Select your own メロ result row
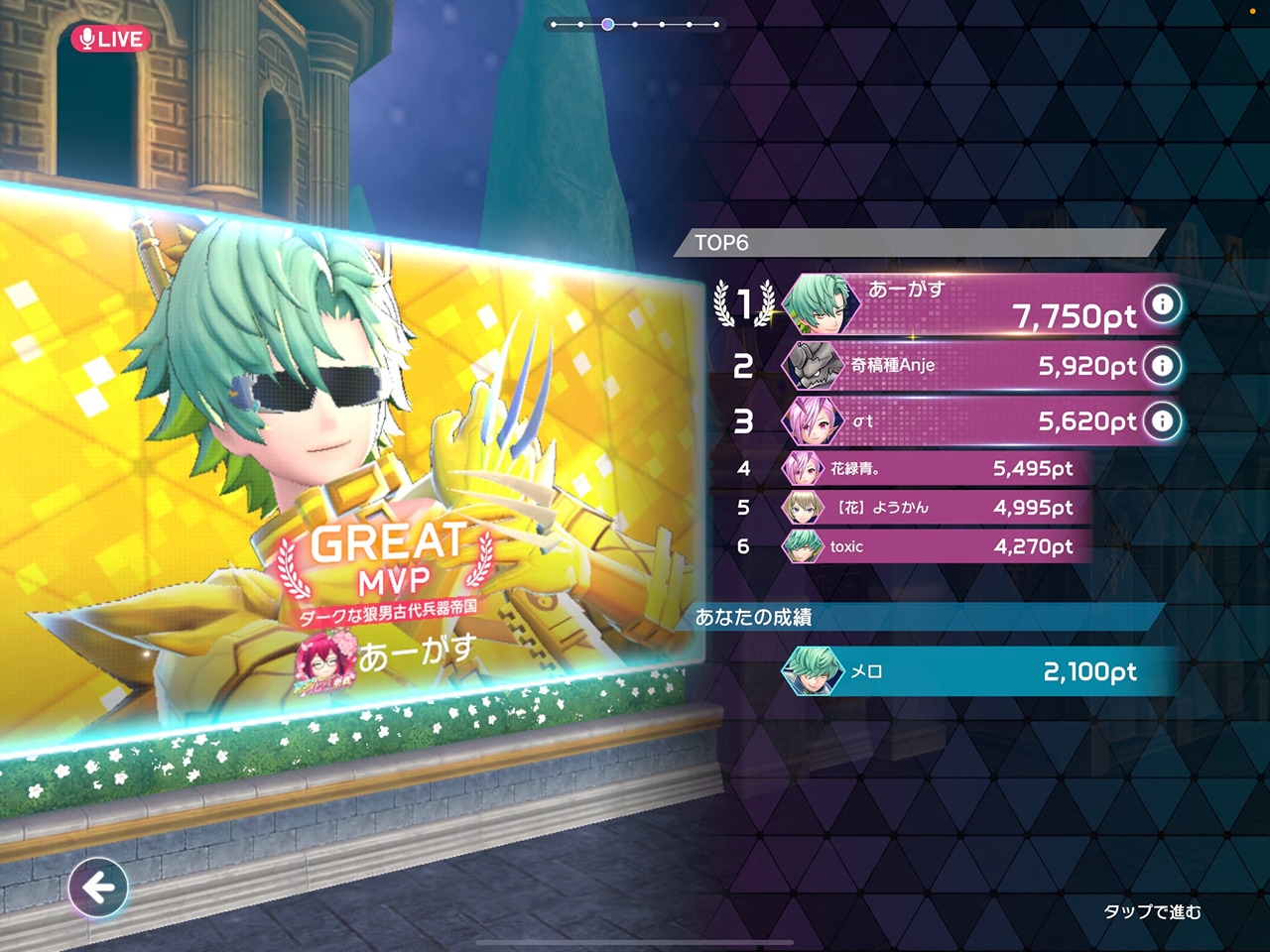1270x952 pixels. click(x=977, y=671)
